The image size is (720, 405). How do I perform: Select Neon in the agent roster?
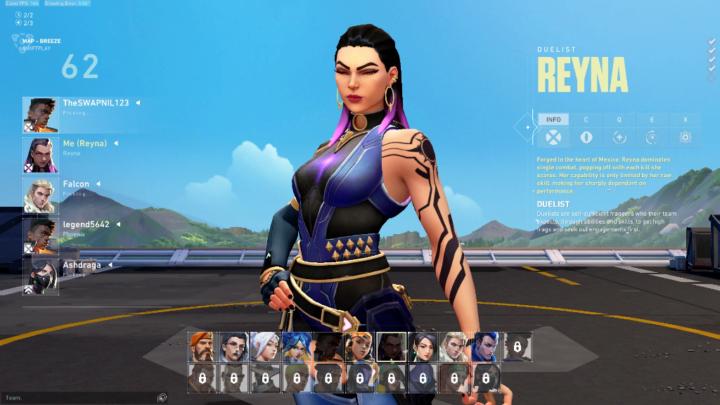click(296, 346)
